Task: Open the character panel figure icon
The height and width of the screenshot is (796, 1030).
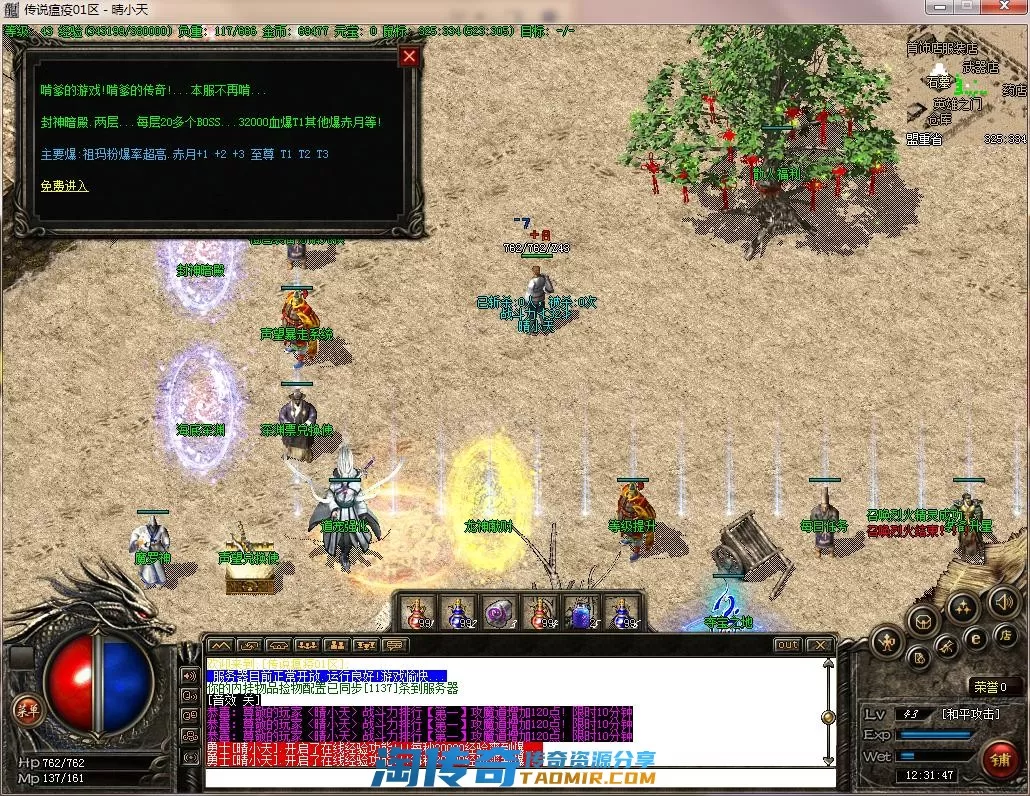Action: (x=887, y=641)
